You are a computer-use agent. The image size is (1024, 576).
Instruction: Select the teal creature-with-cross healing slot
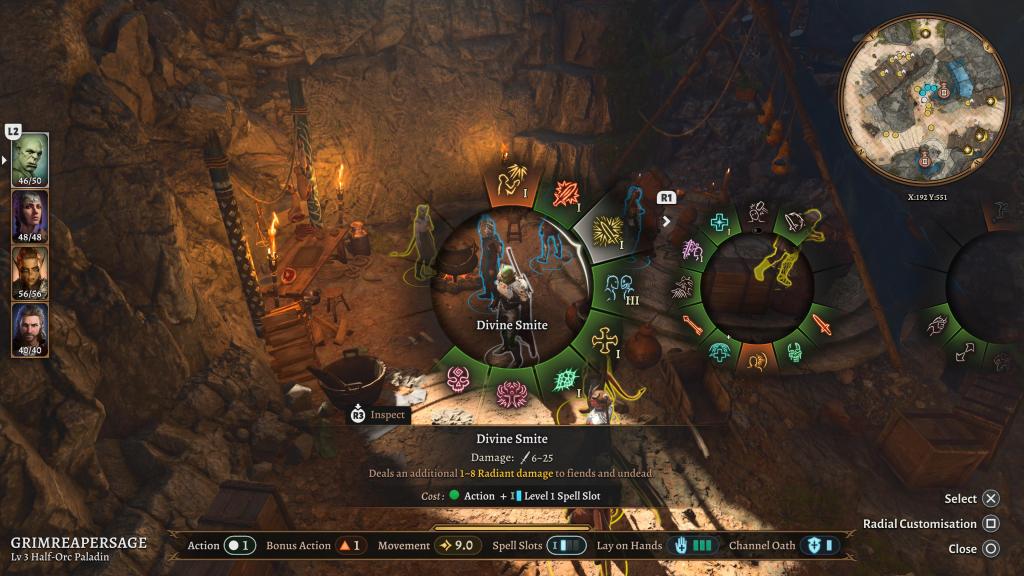coord(719,351)
